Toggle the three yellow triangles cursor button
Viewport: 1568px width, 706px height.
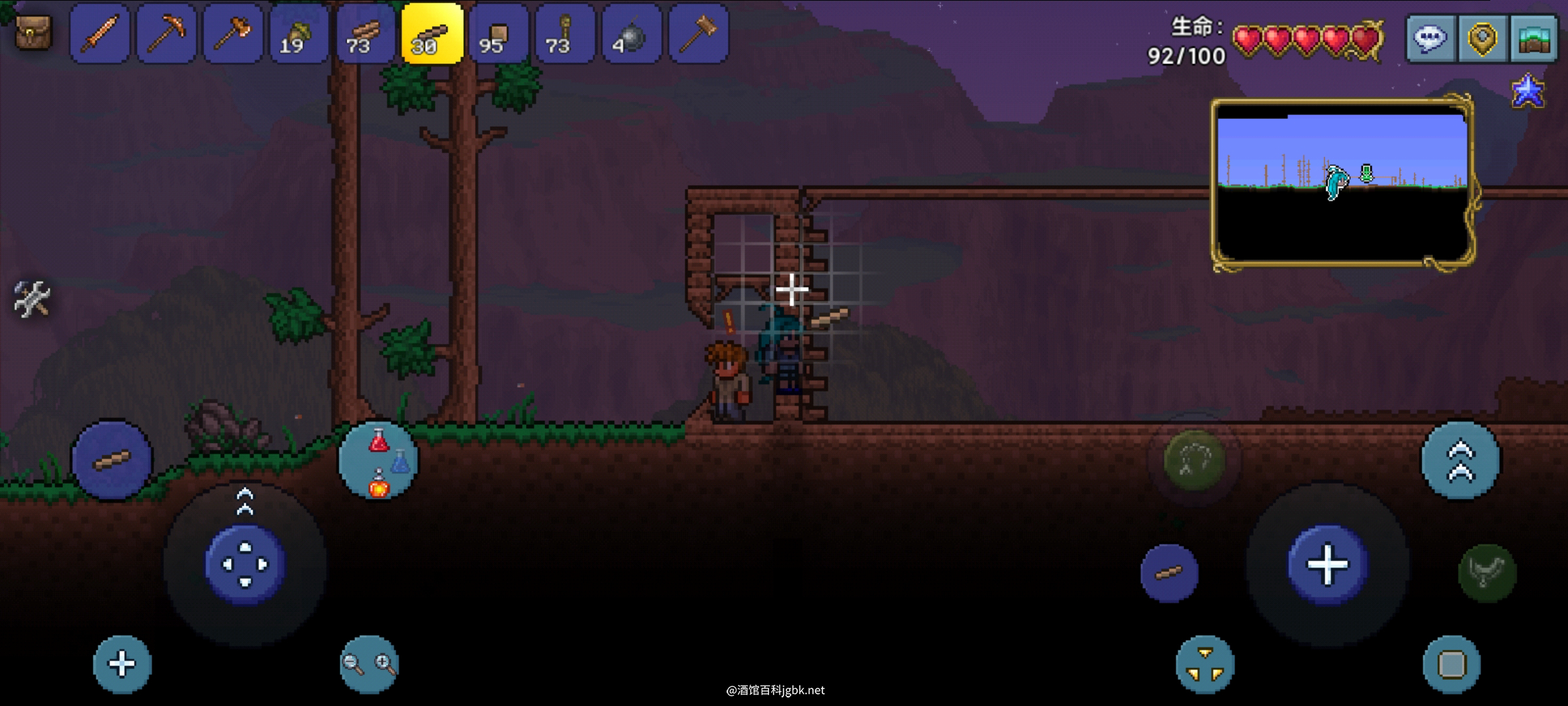tap(1205, 664)
